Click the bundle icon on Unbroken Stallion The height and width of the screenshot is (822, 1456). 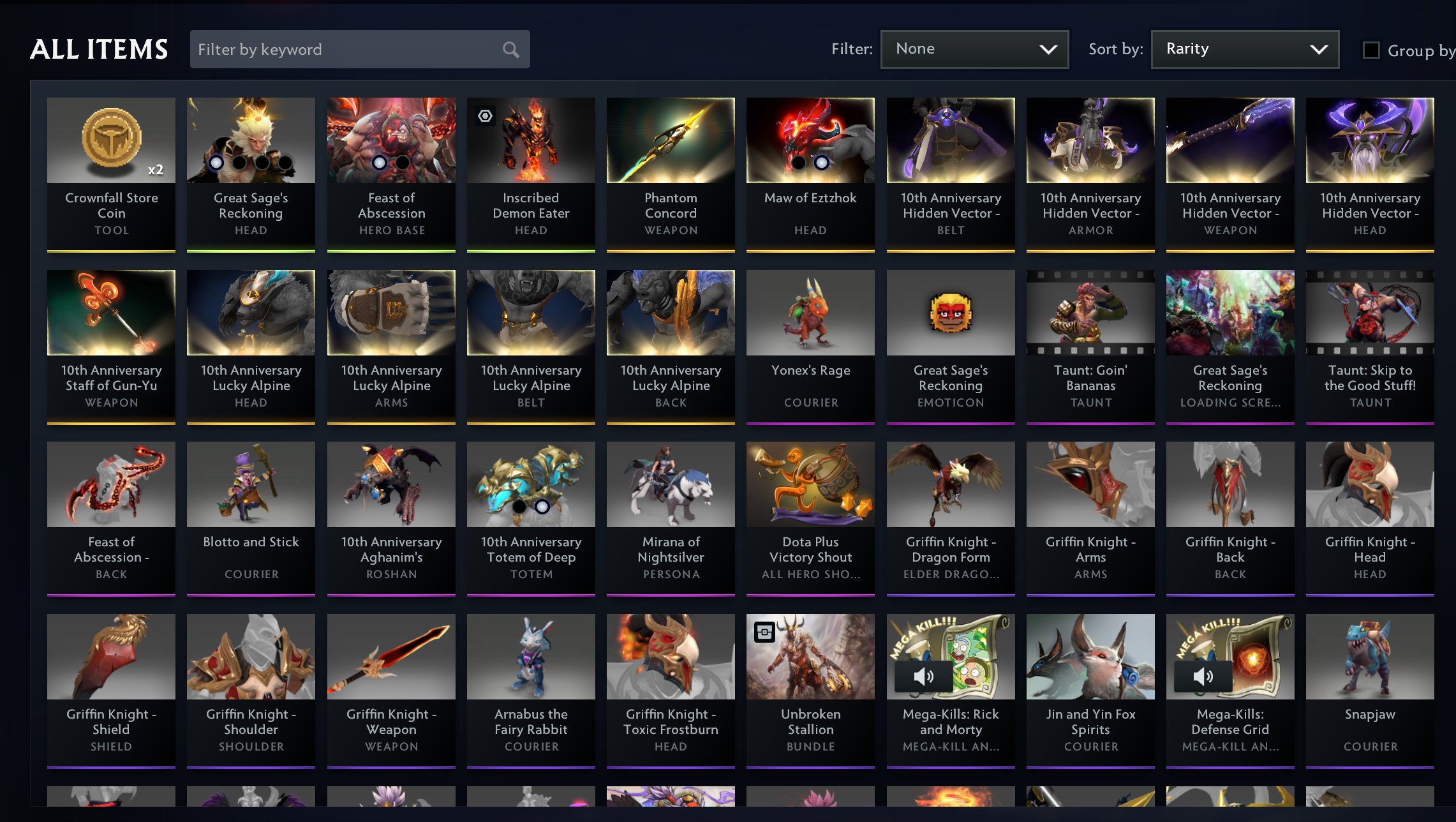(x=765, y=632)
